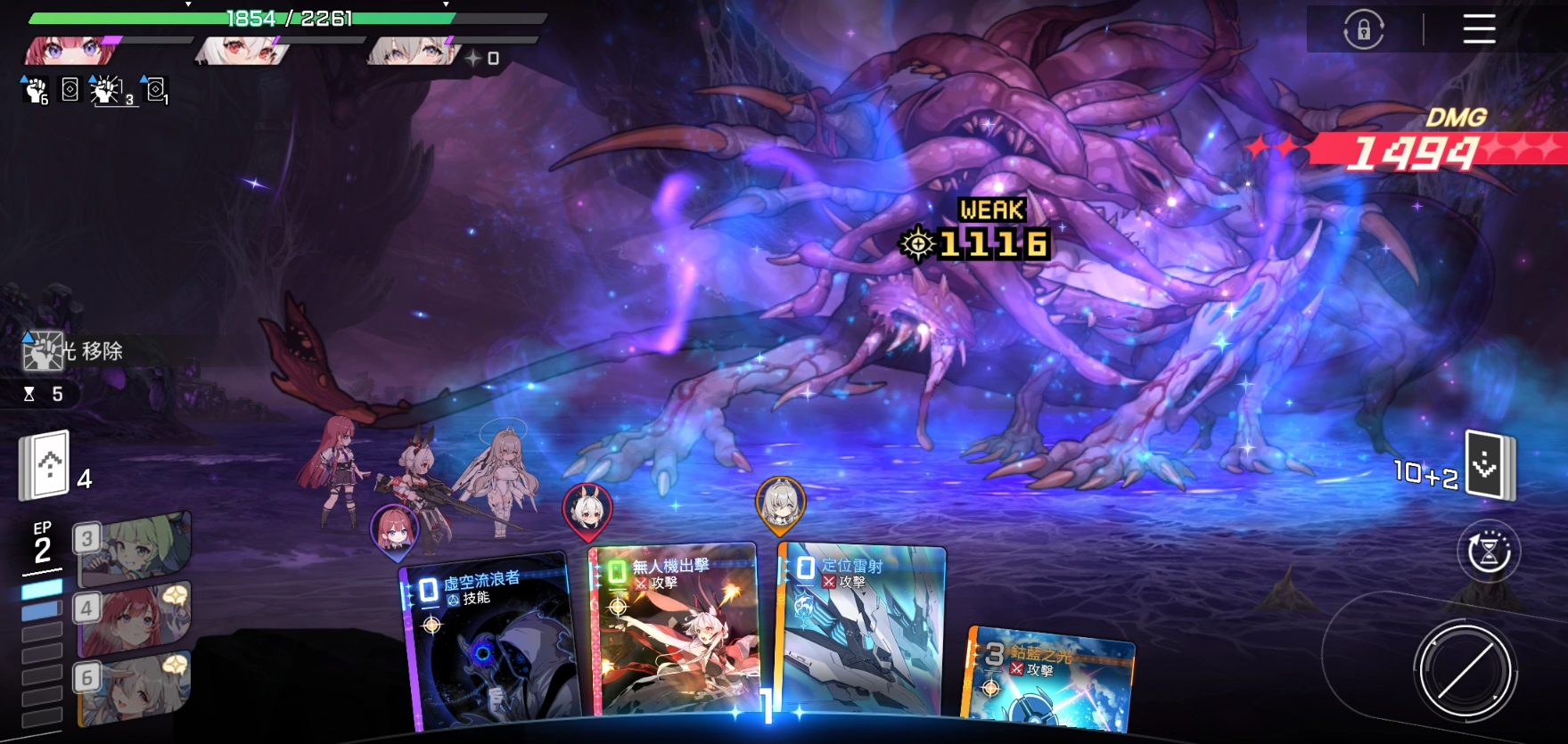The width and height of the screenshot is (1568, 744).
Task: Toggle the lock rotation icon
Action: coord(1363,30)
